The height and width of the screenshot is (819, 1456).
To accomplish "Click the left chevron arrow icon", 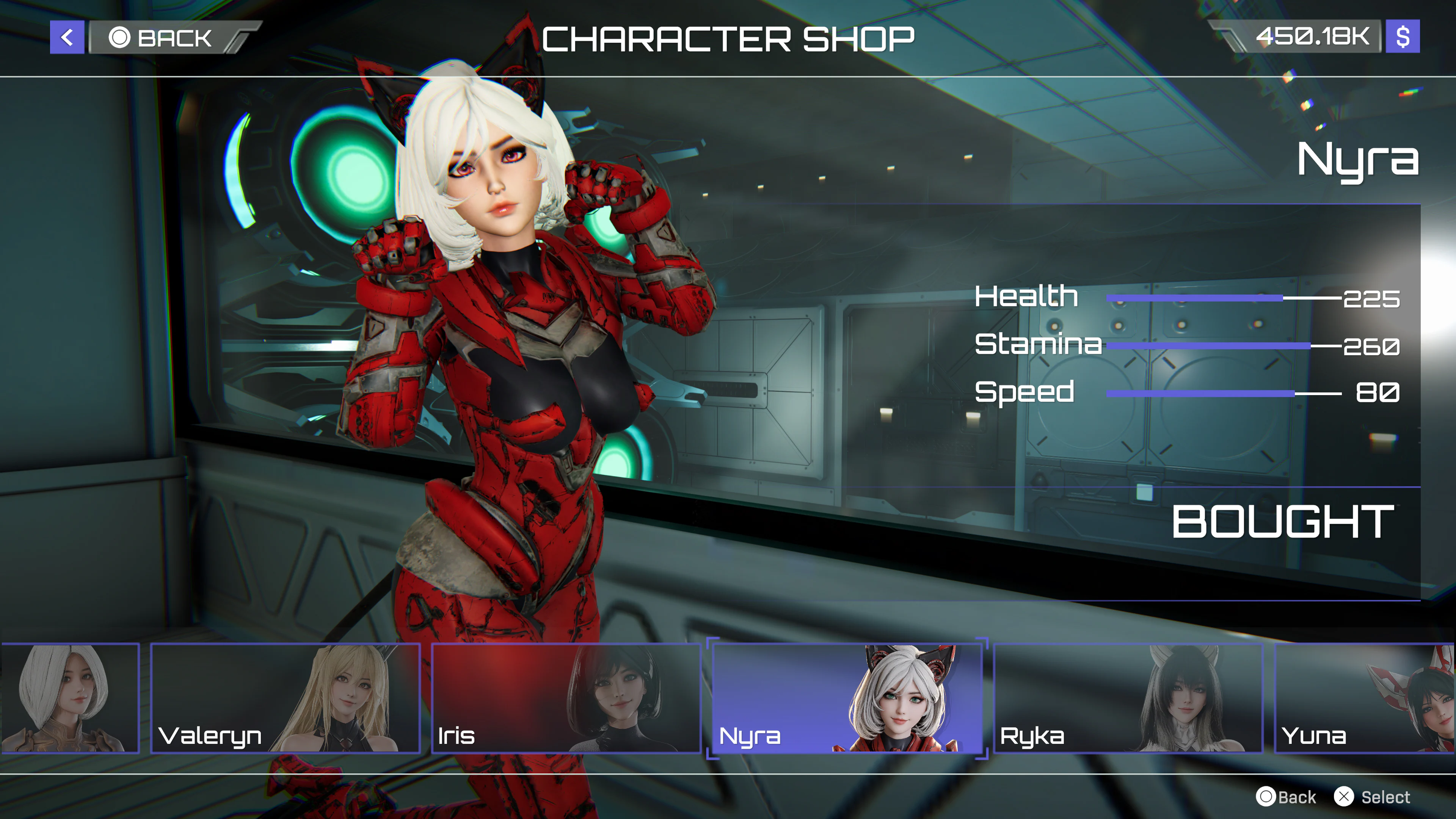I will (66, 38).
